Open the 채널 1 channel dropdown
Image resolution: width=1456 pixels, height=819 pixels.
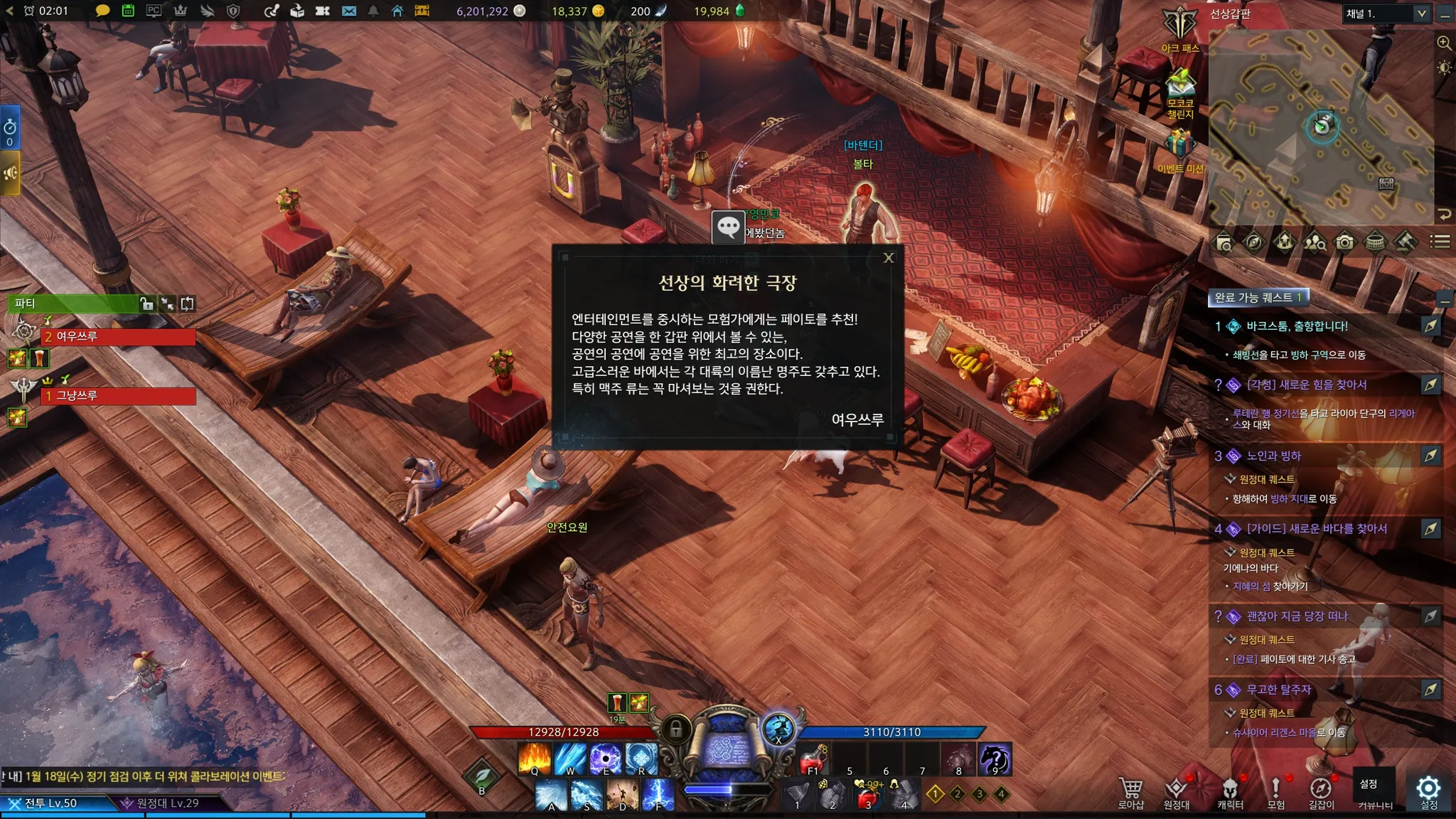[x=1421, y=14]
